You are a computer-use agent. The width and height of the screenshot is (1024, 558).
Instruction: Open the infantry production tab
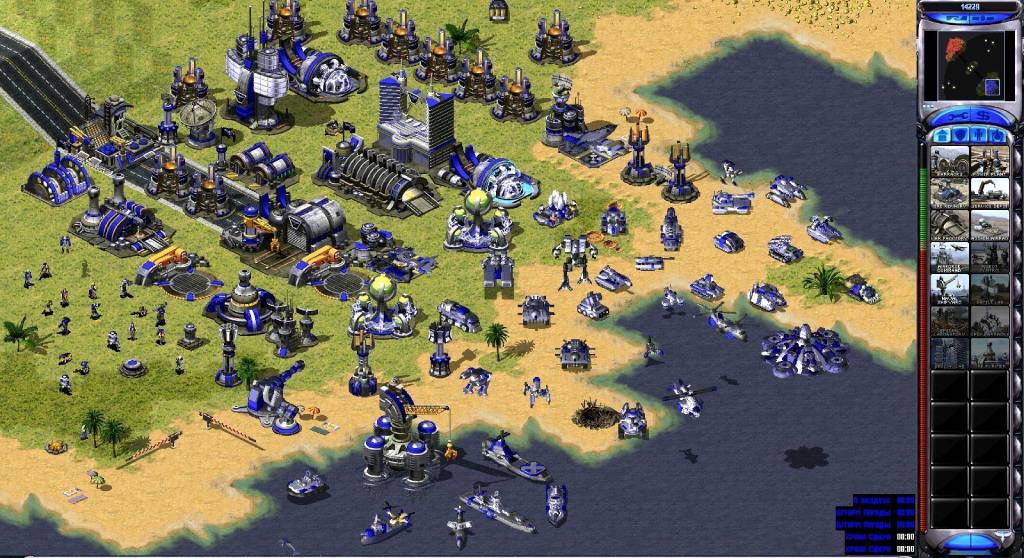[x=977, y=135]
